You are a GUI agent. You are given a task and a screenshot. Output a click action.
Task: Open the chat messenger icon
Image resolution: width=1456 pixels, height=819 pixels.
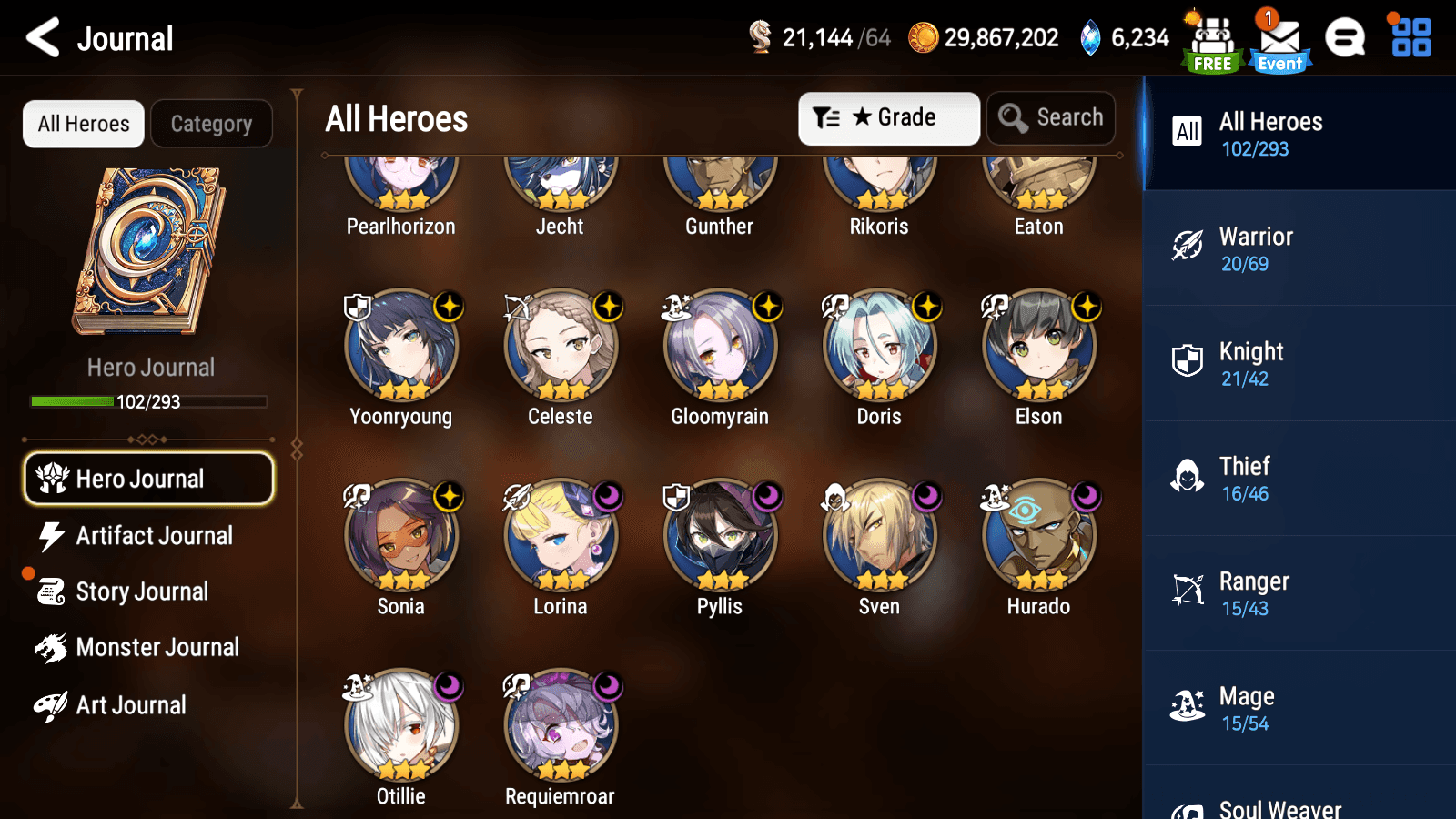pyautogui.click(x=1345, y=38)
